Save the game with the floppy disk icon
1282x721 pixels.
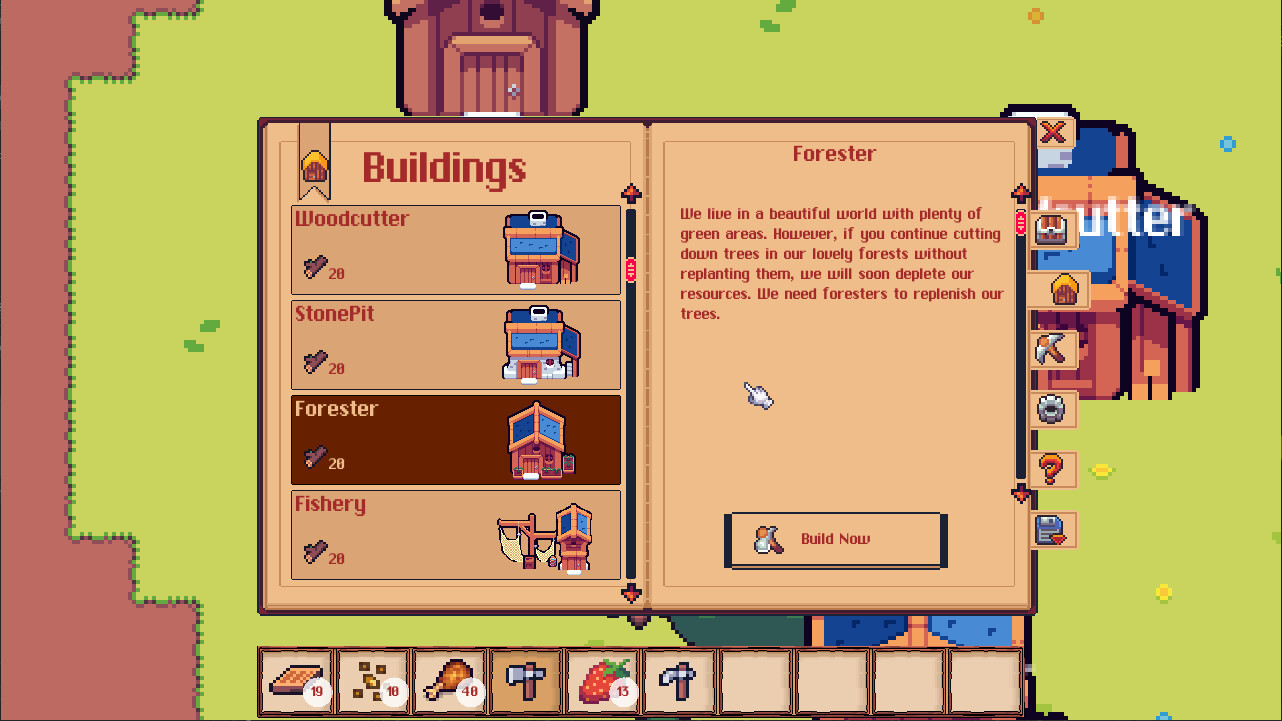(1052, 530)
